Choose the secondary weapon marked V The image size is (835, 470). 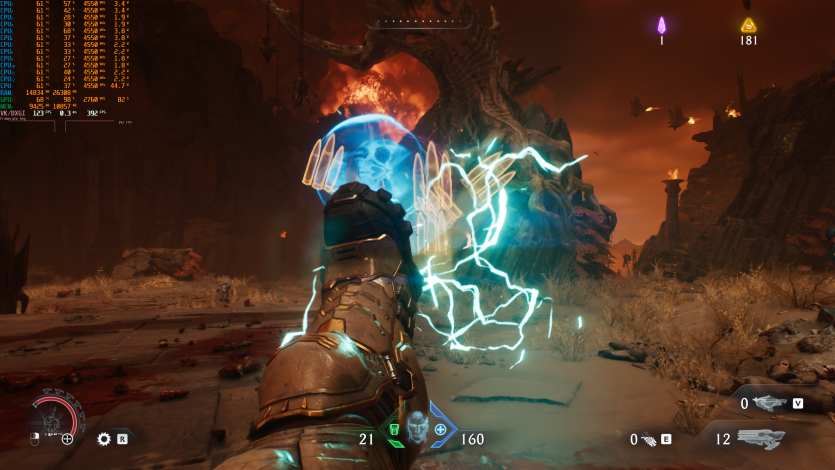771,403
